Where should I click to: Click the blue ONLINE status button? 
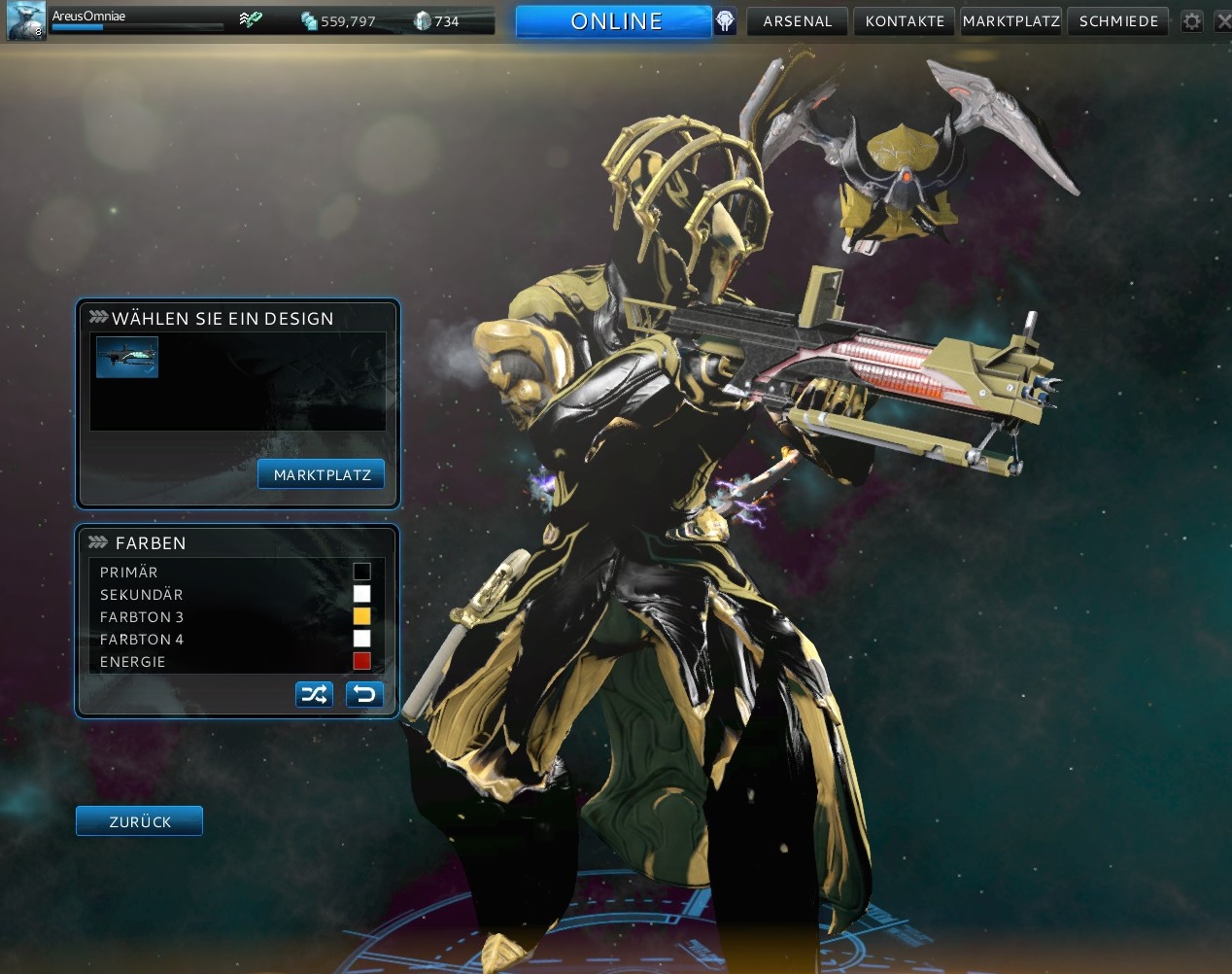click(x=614, y=21)
